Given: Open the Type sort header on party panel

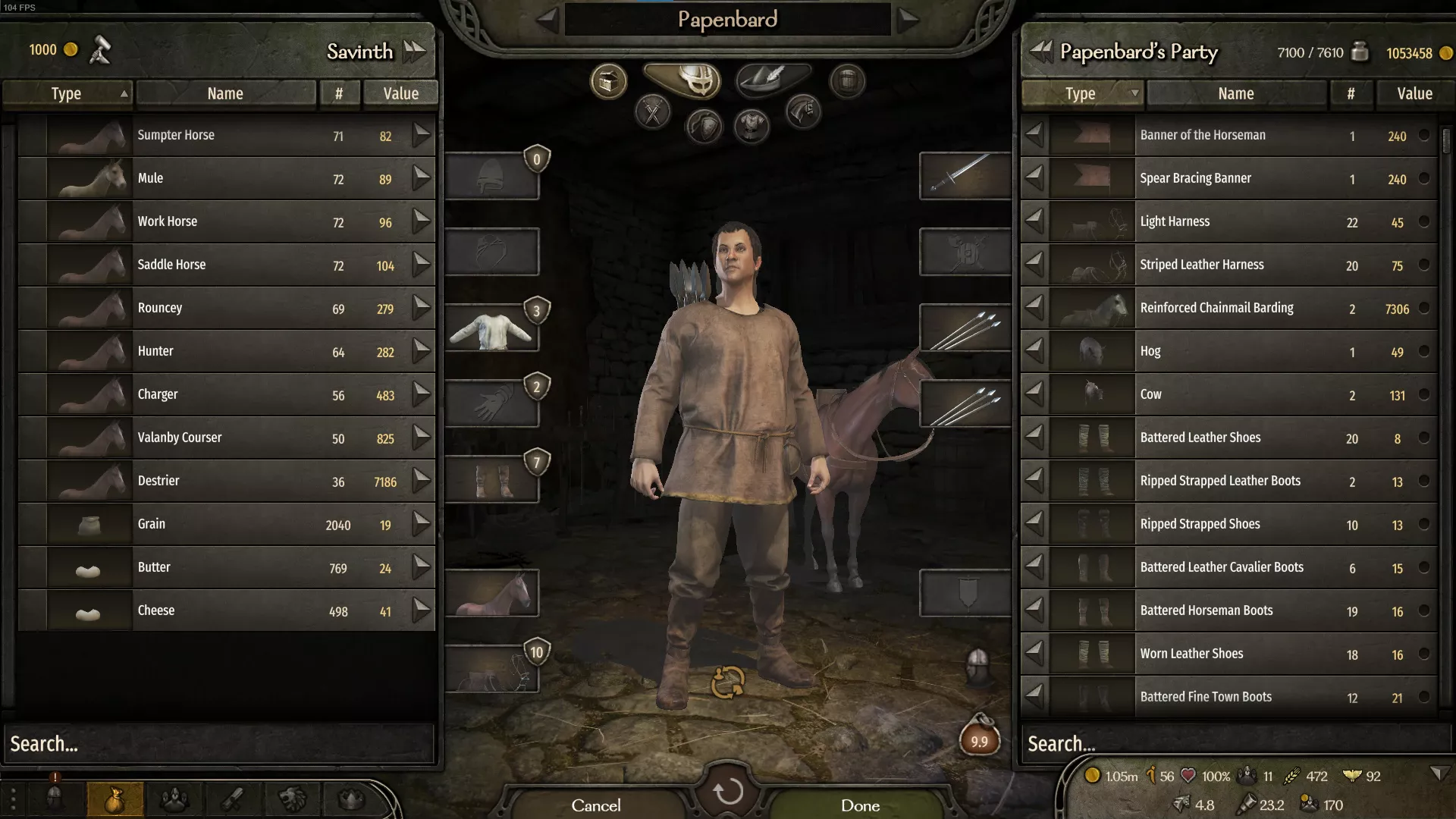Looking at the screenshot, I should 1081,93.
